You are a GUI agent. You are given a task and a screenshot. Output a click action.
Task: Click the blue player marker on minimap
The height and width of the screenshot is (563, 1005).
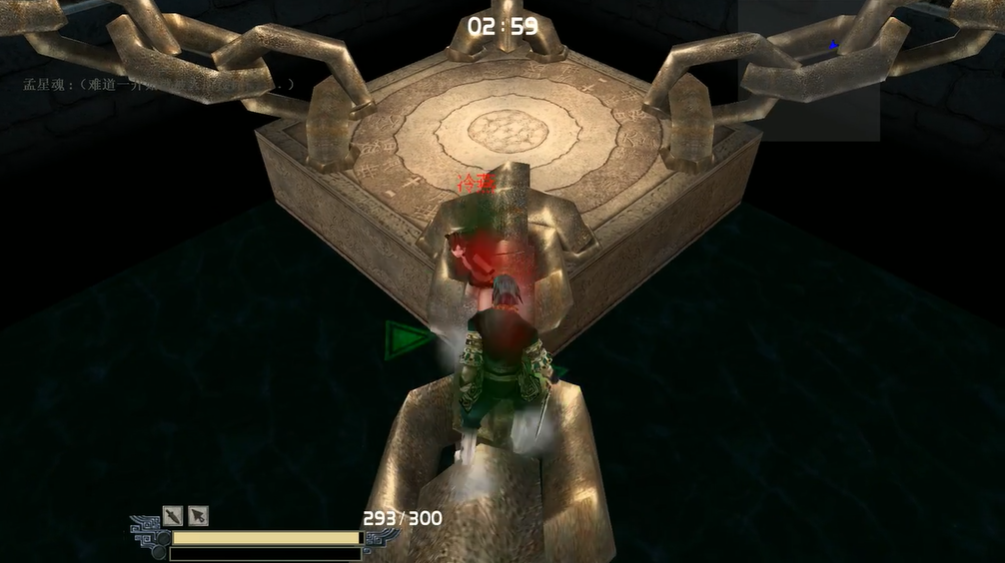[833, 45]
